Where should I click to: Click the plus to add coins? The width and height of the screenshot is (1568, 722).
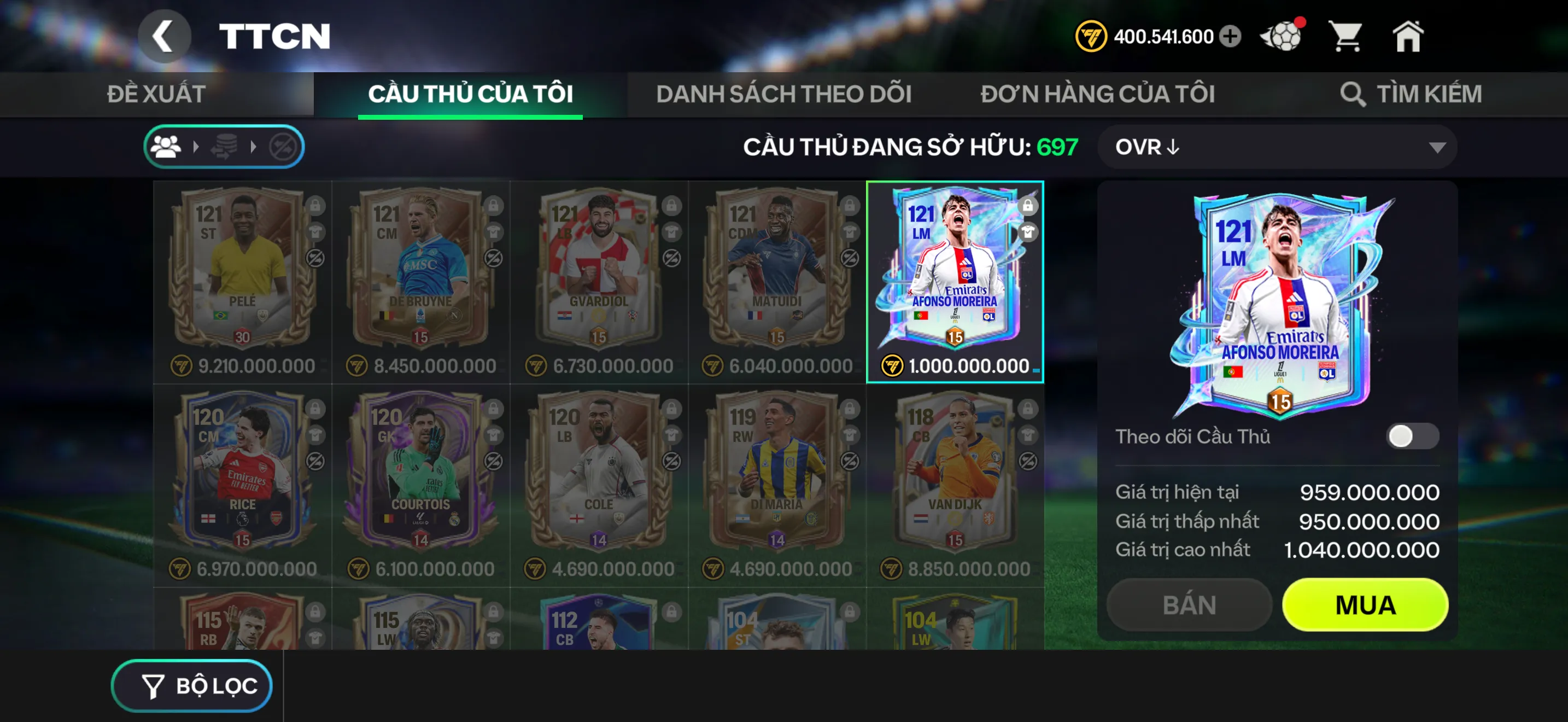click(1231, 37)
